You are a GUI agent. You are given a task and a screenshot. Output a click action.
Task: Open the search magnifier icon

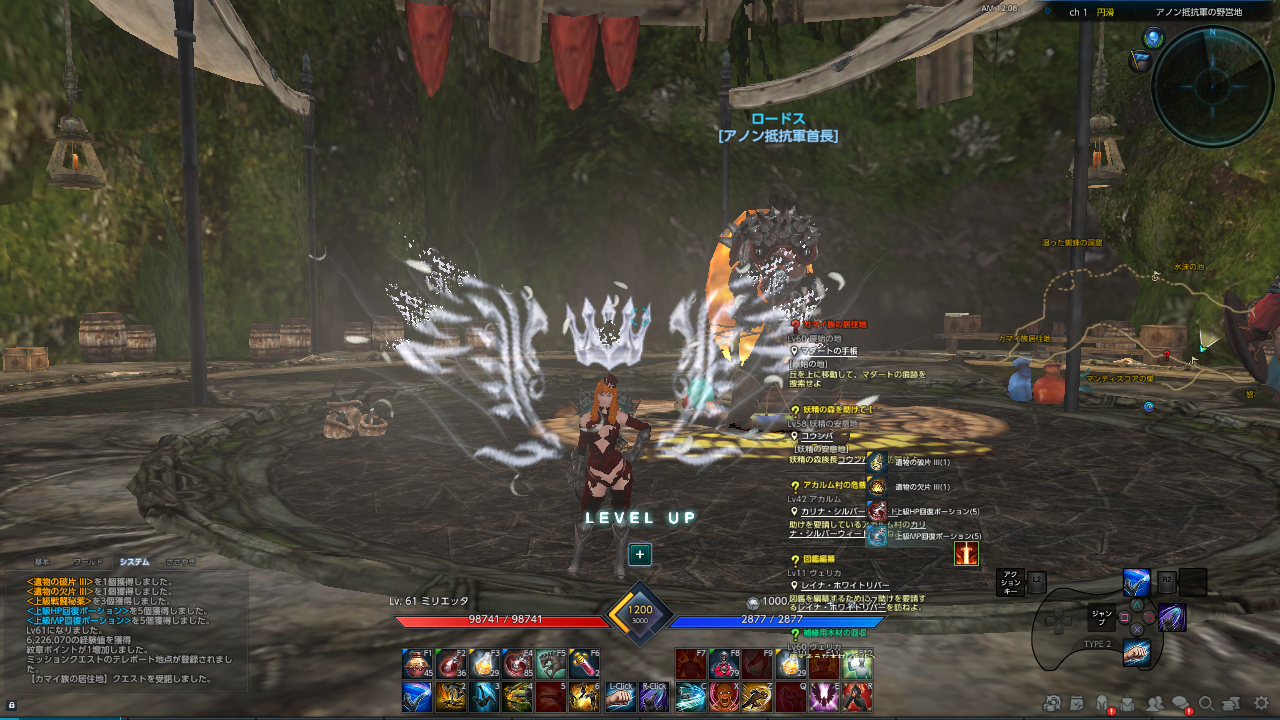point(1207,703)
